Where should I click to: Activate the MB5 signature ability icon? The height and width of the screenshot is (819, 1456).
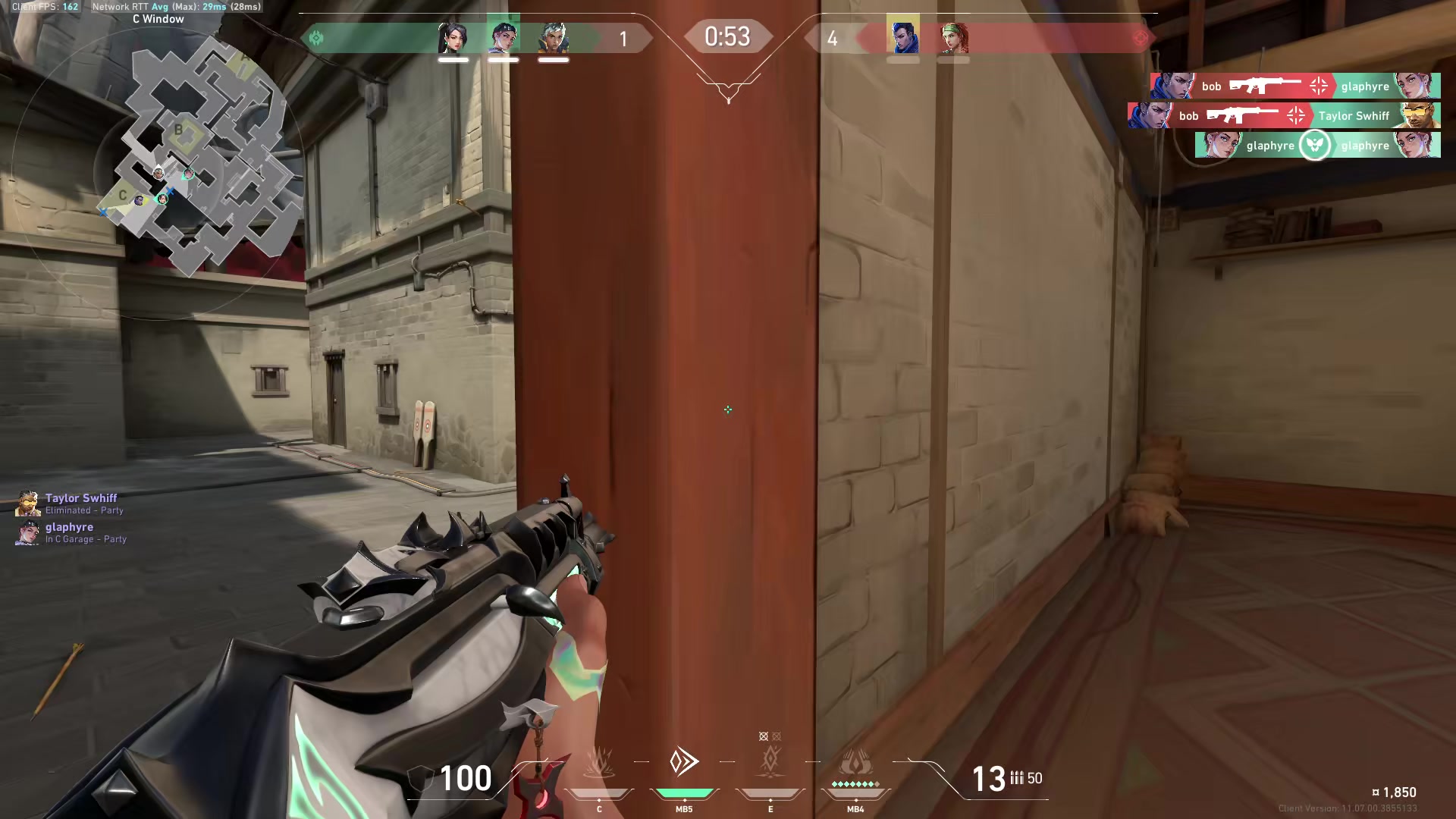tap(683, 762)
